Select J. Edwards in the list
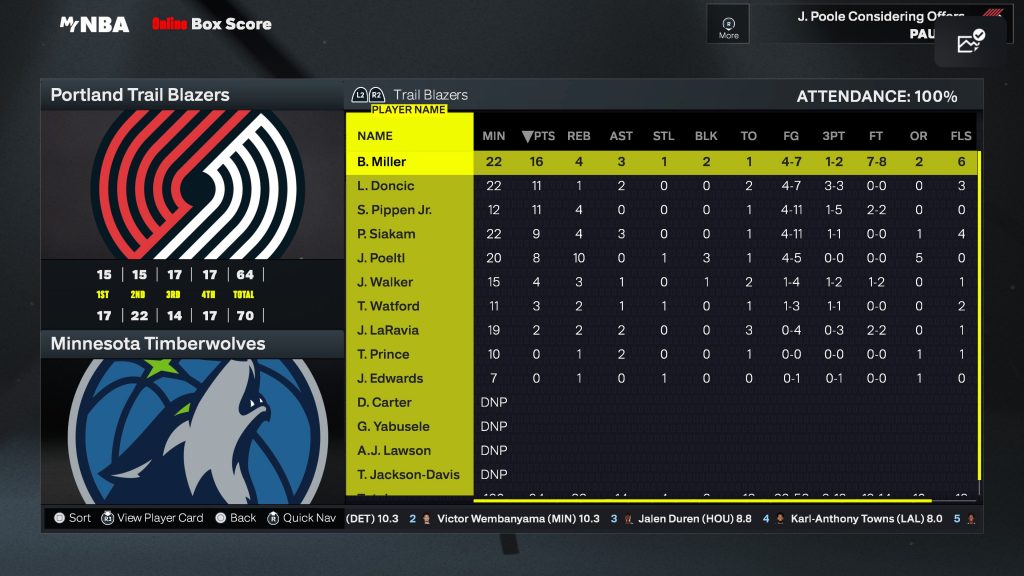This screenshot has height=576, width=1024. click(x=390, y=378)
